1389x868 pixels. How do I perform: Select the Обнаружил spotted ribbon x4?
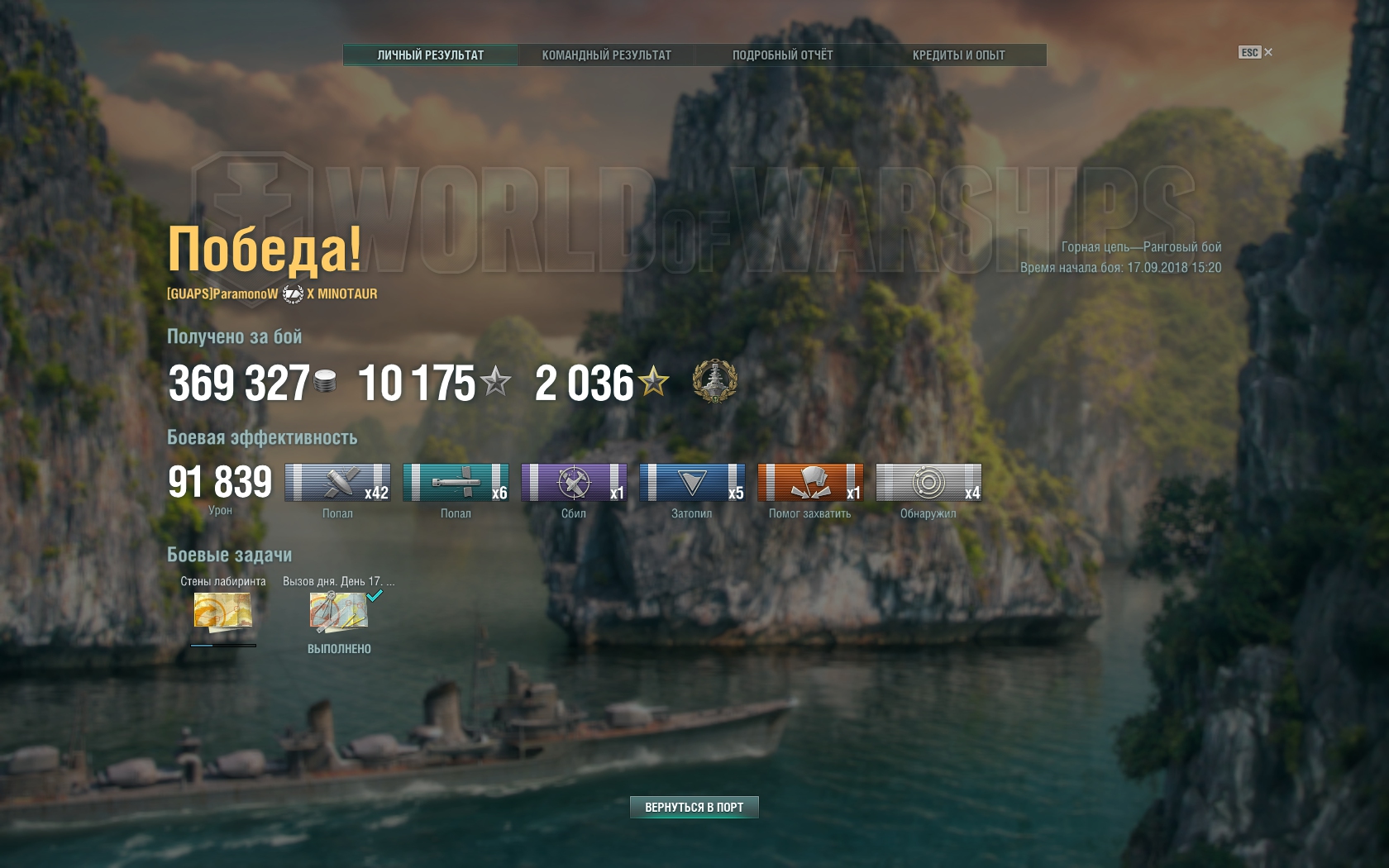pos(928,483)
